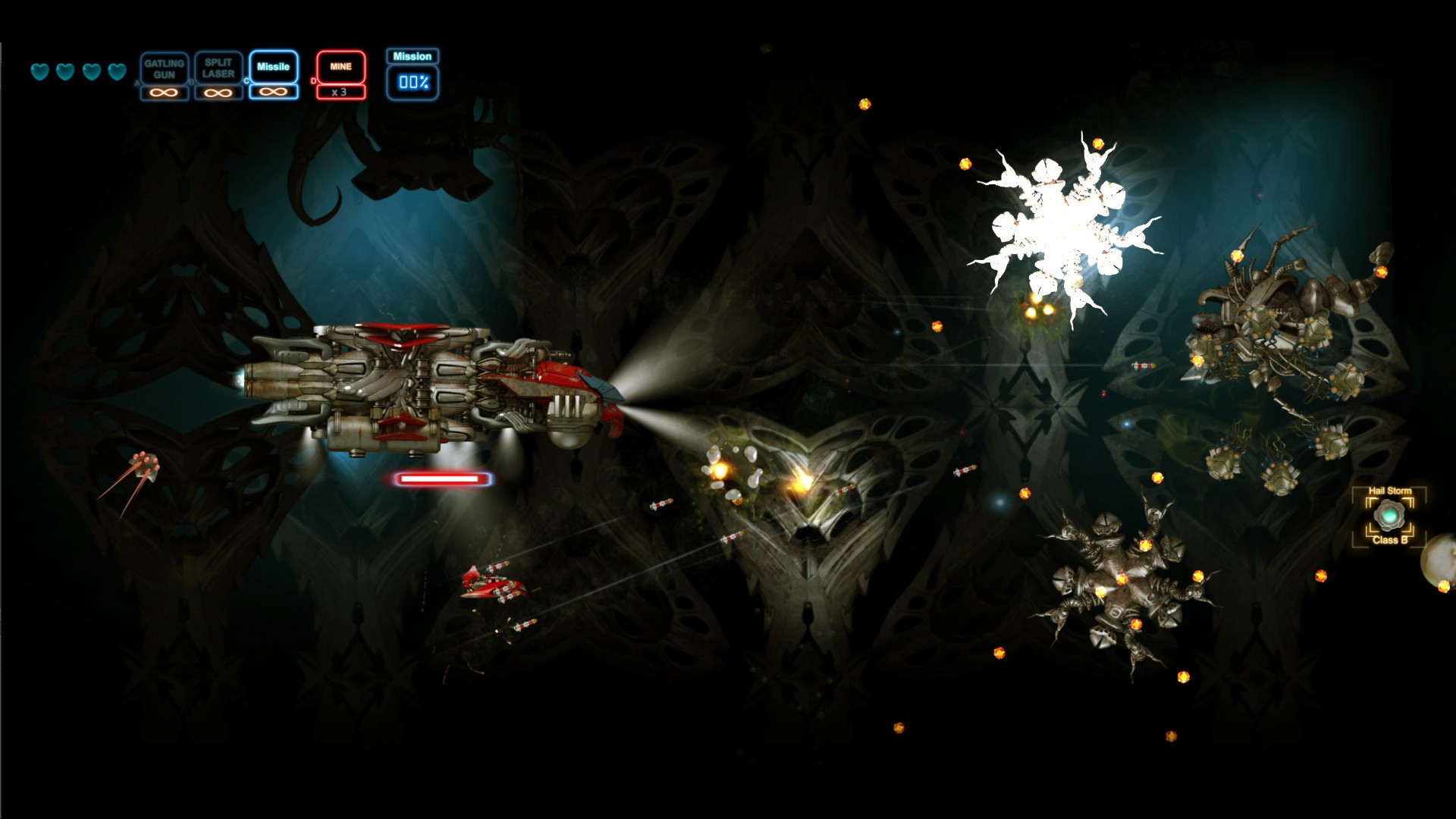Viewport: 1456px width, 819px height.
Task: Click the infinity ammo icon under Missile
Action: tap(272, 92)
